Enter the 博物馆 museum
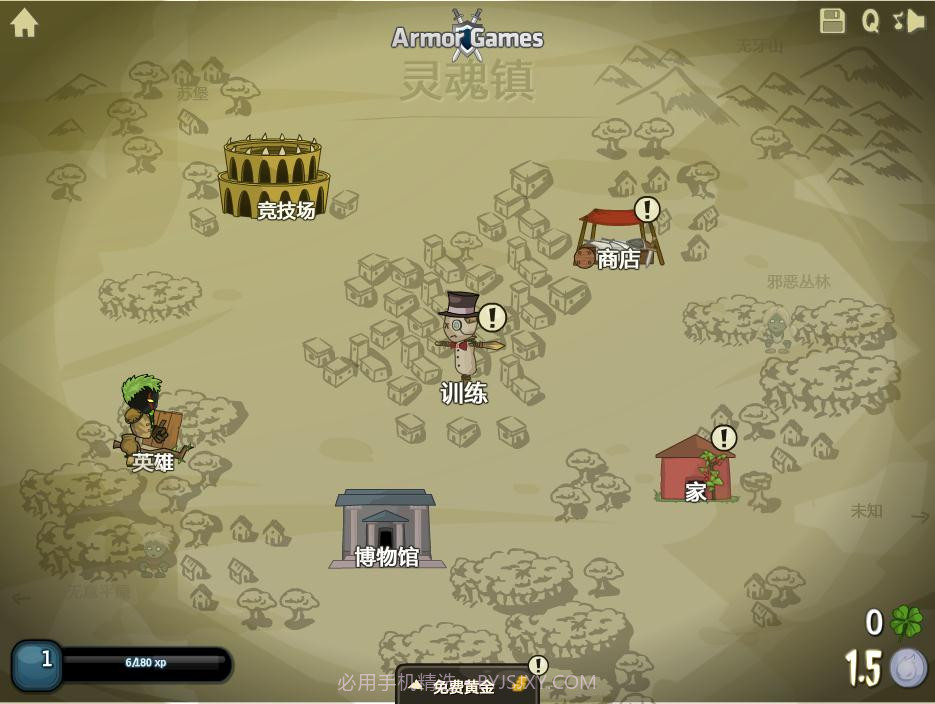Screen dimensions: 935x704 [386, 527]
